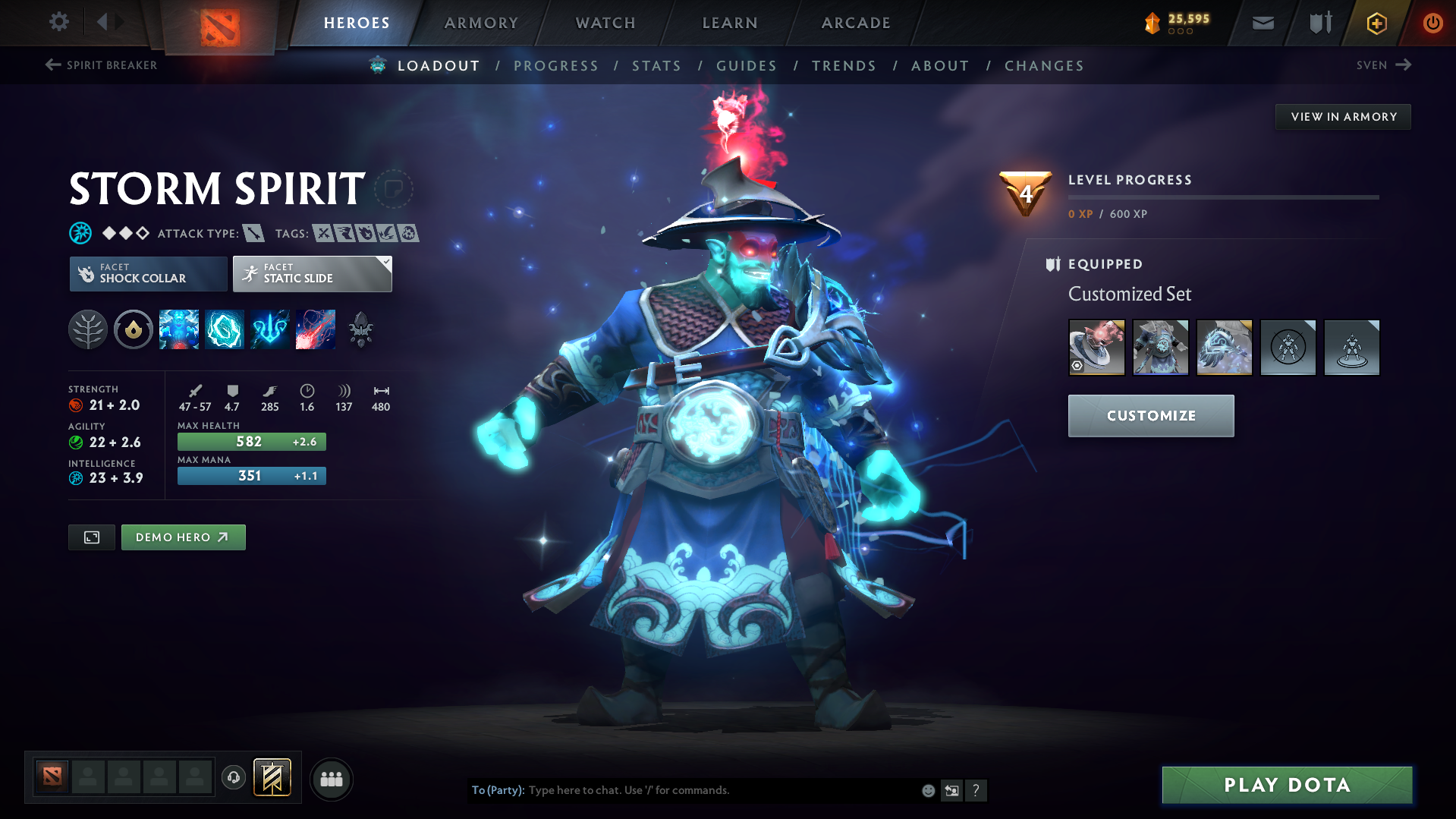This screenshot has height=819, width=1456.
Task: Click the Level Progress XP bar
Action: (1223, 197)
